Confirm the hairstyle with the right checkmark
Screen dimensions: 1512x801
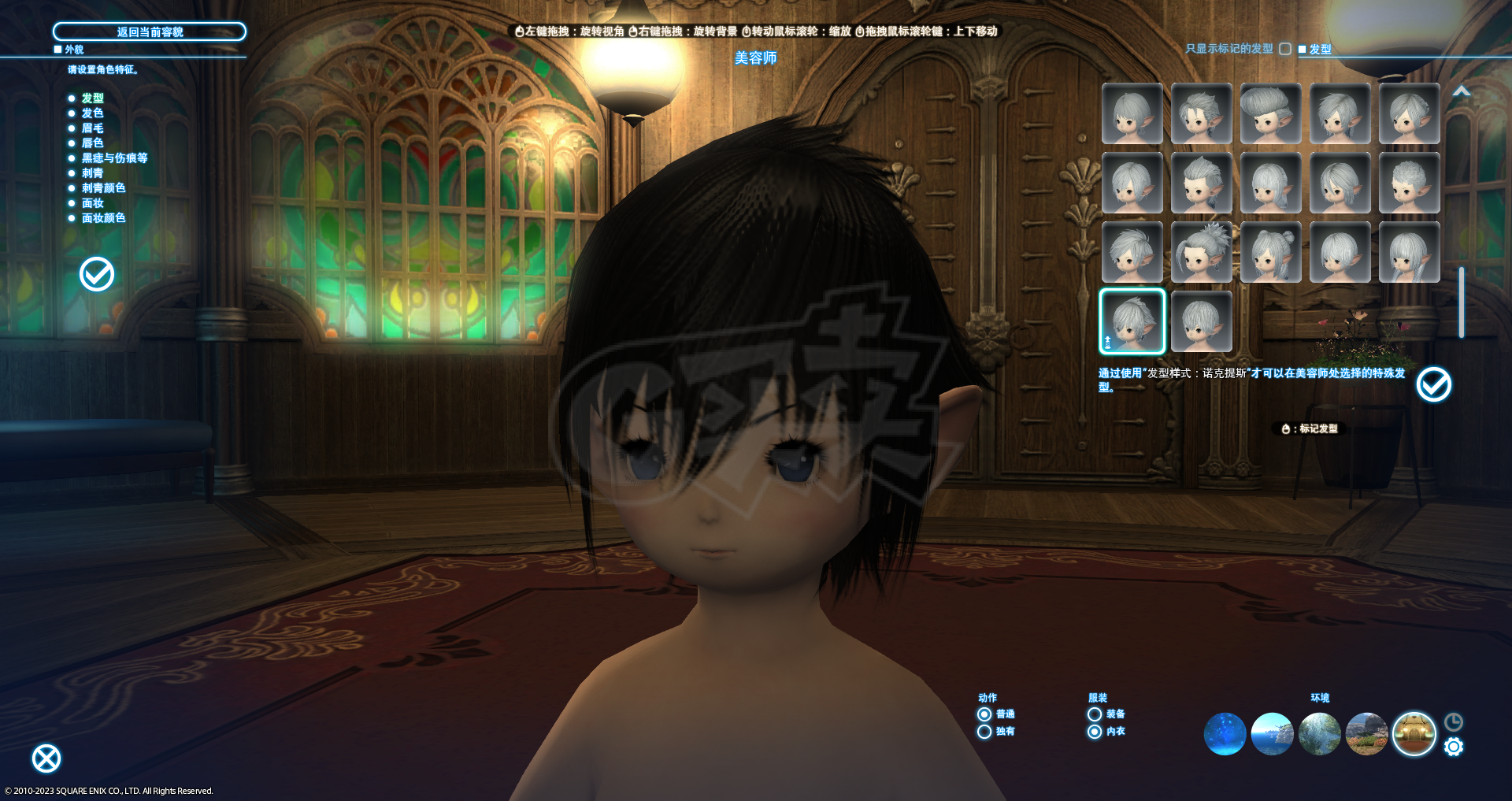click(1433, 384)
